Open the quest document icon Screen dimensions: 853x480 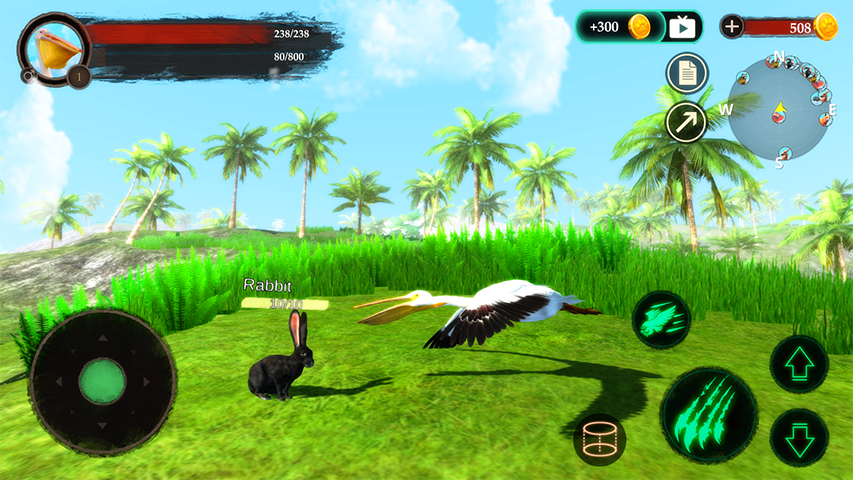686,72
